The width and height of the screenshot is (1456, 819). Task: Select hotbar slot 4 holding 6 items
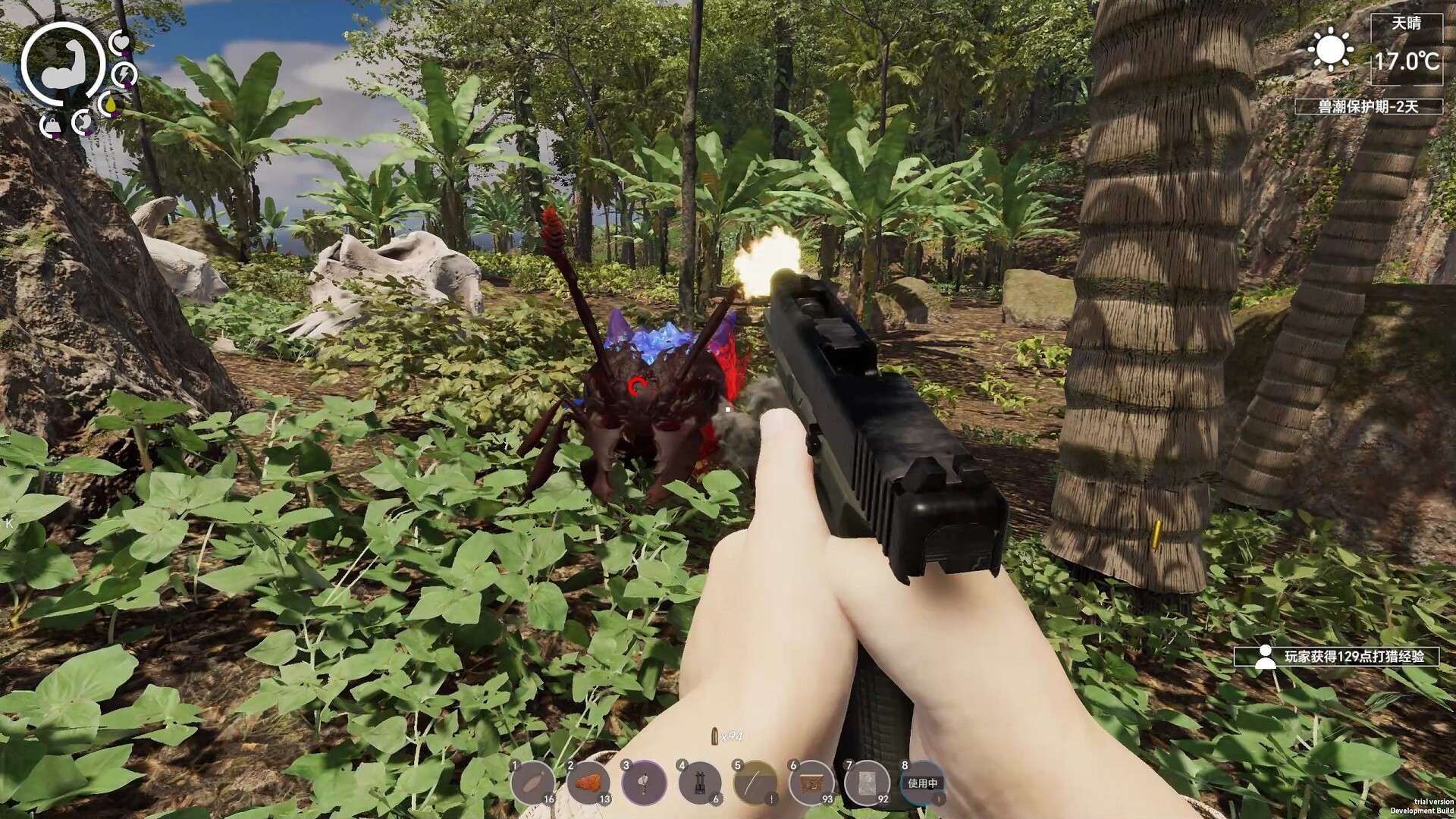point(700,782)
